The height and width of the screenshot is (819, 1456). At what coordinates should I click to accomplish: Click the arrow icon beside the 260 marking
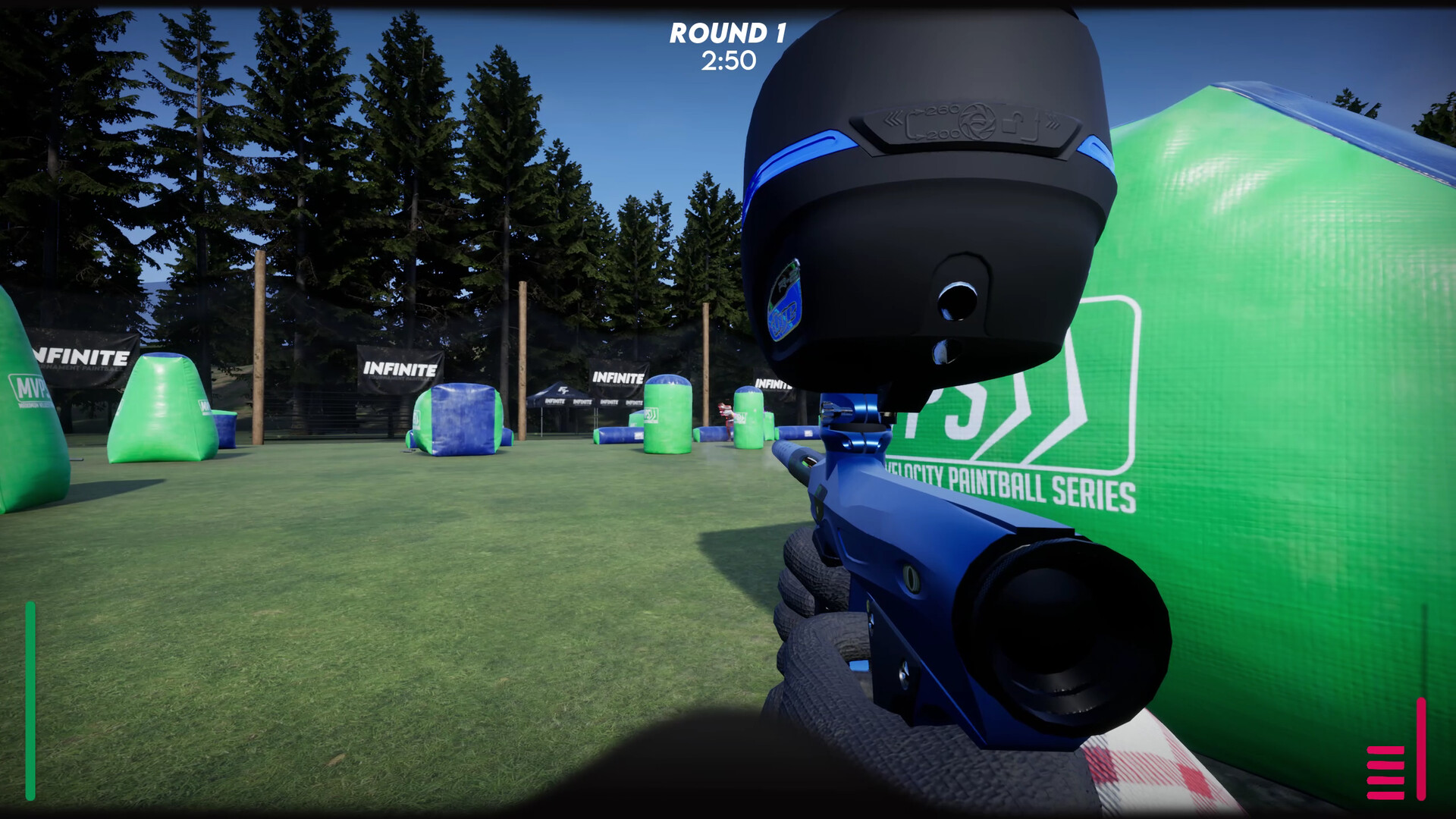pos(919,111)
